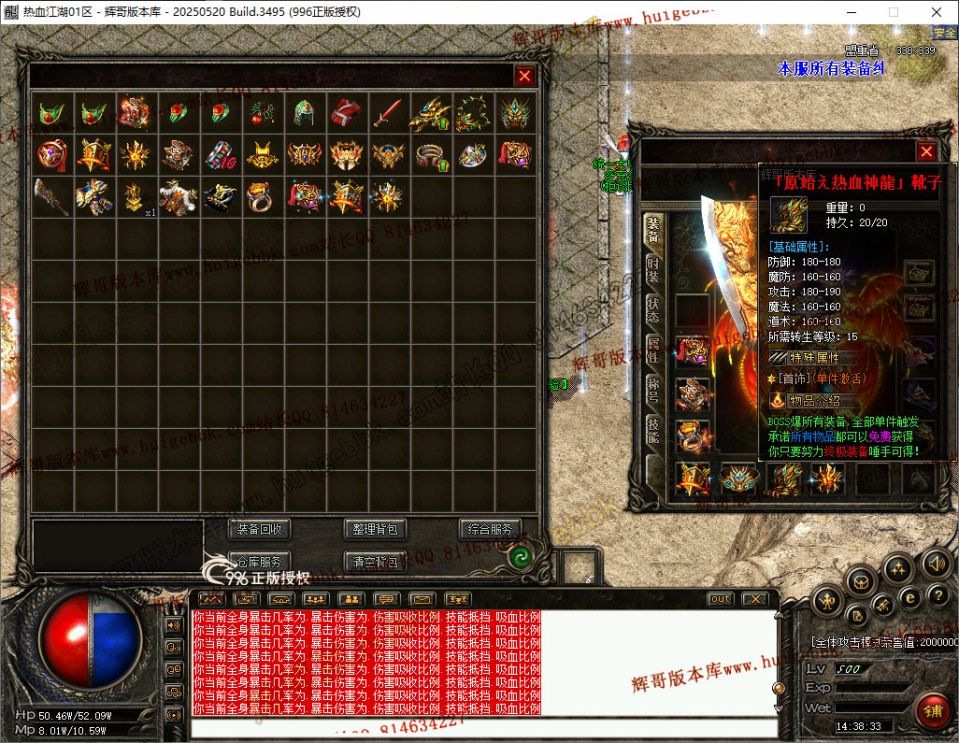The width and height of the screenshot is (959, 743).
Task: Open the mail envelope button above chat
Action: (x=423, y=599)
